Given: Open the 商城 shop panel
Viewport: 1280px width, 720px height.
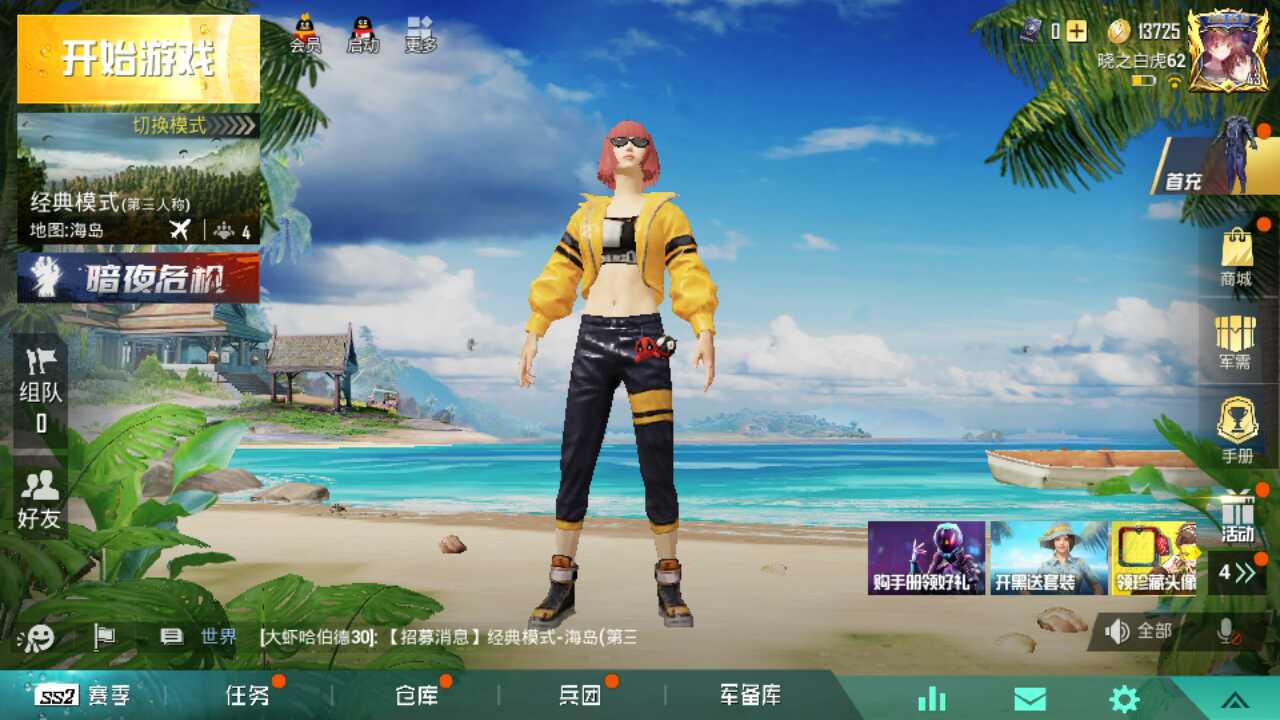Looking at the screenshot, I should pos(1237,270).
